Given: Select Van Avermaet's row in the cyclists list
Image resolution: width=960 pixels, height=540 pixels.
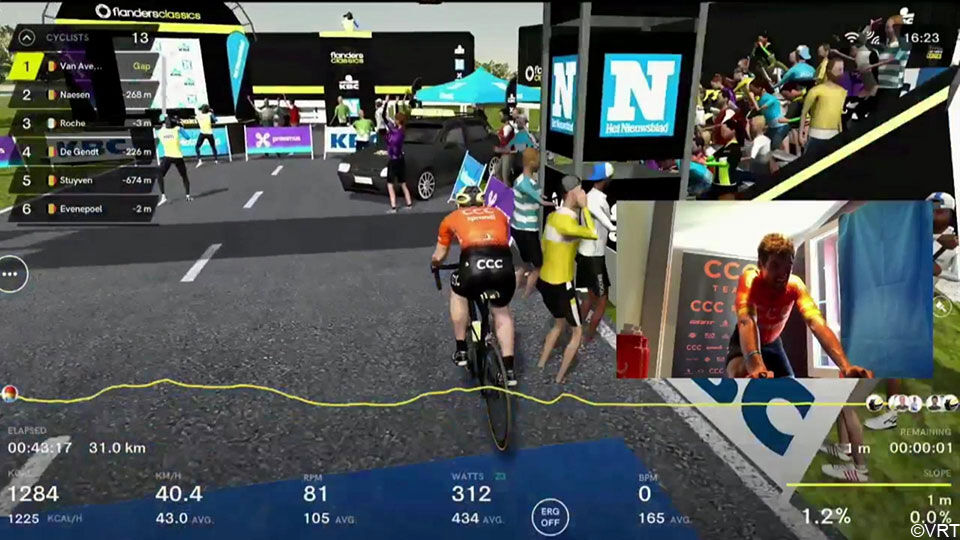Looking at the screenshot, I should point(82,67).
